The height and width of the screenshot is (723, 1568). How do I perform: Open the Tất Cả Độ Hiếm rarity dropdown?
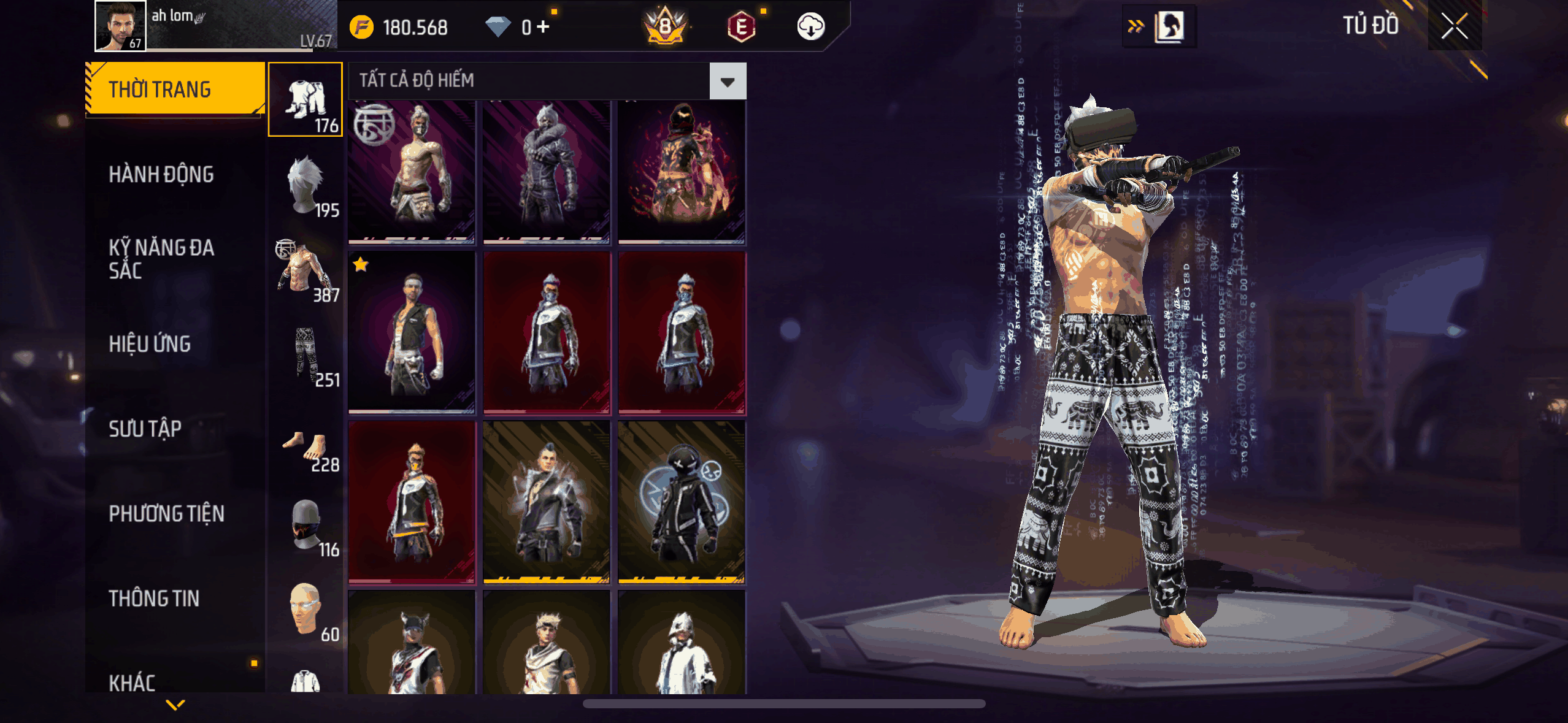(728, 81)
